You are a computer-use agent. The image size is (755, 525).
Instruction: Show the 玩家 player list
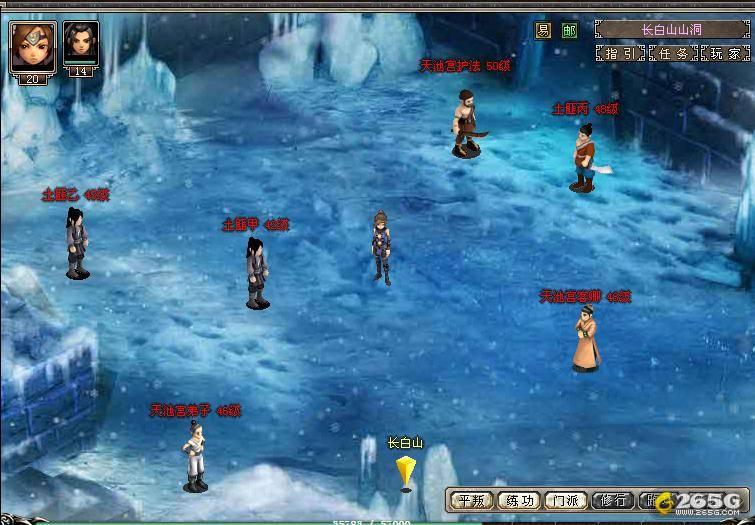click(x=725, y=53)
